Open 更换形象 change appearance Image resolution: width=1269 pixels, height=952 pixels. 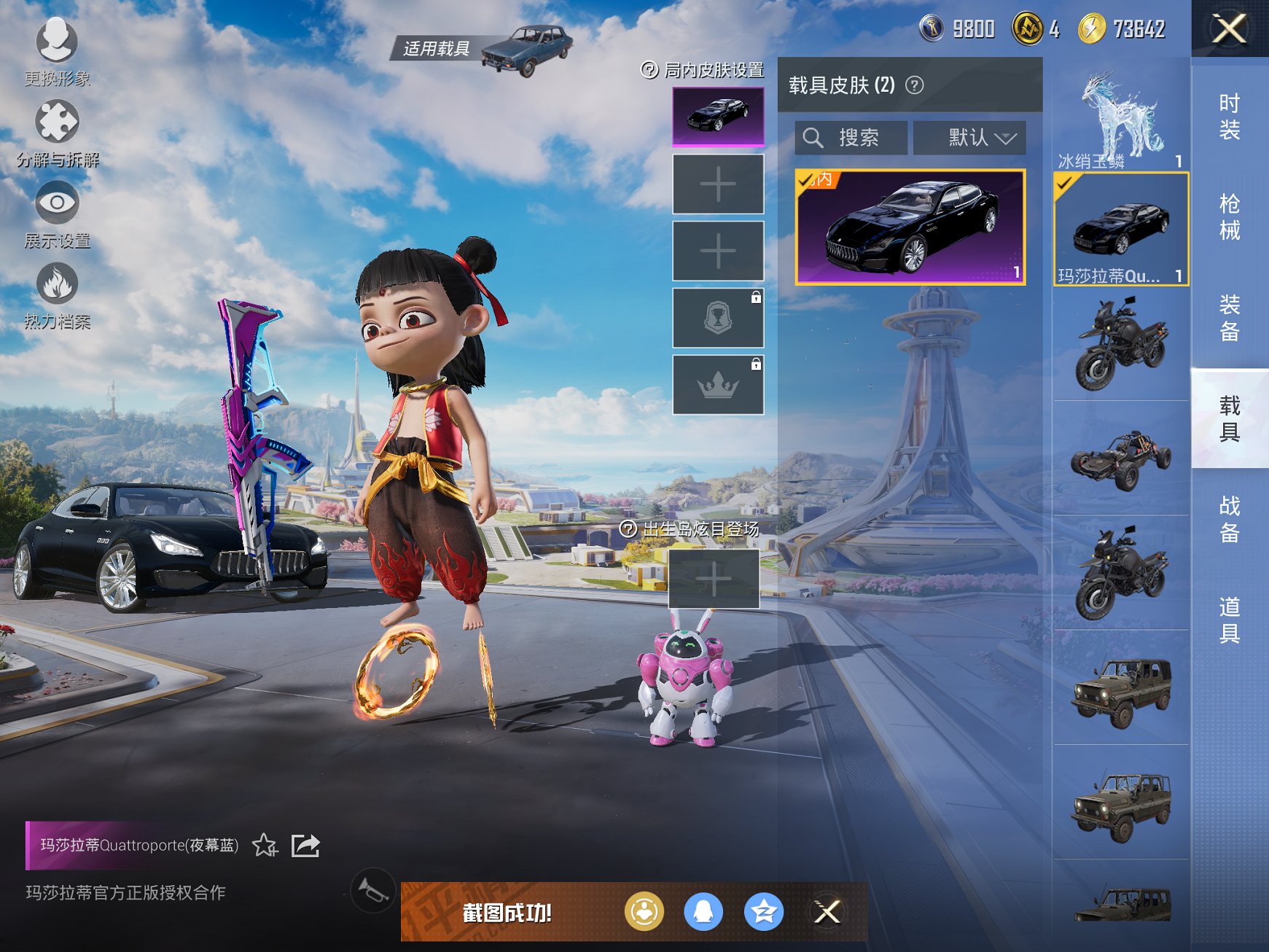pyautogui.click(x=57, y=50)
